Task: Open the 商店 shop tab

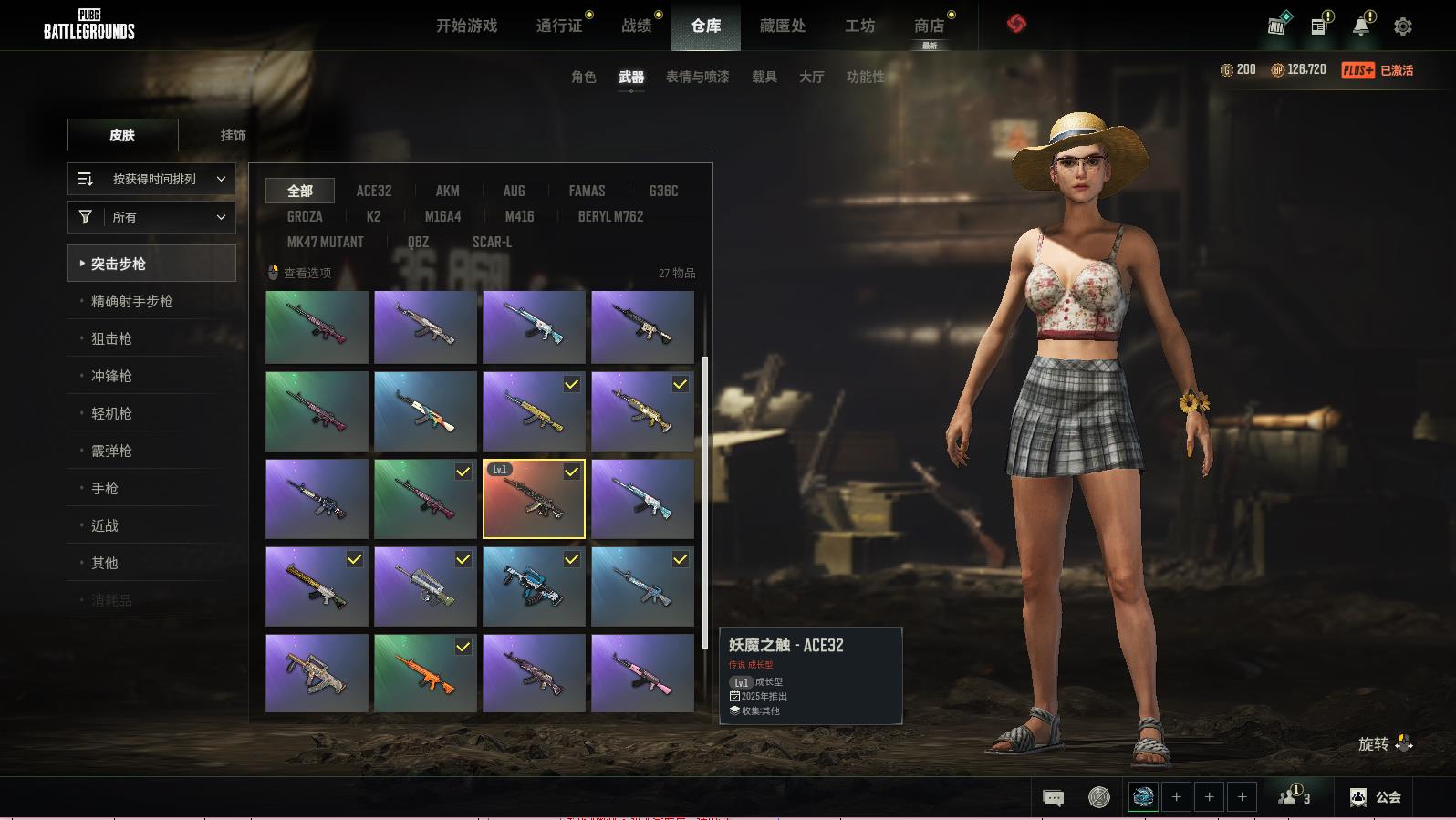Action: click(x=929, y=26)
